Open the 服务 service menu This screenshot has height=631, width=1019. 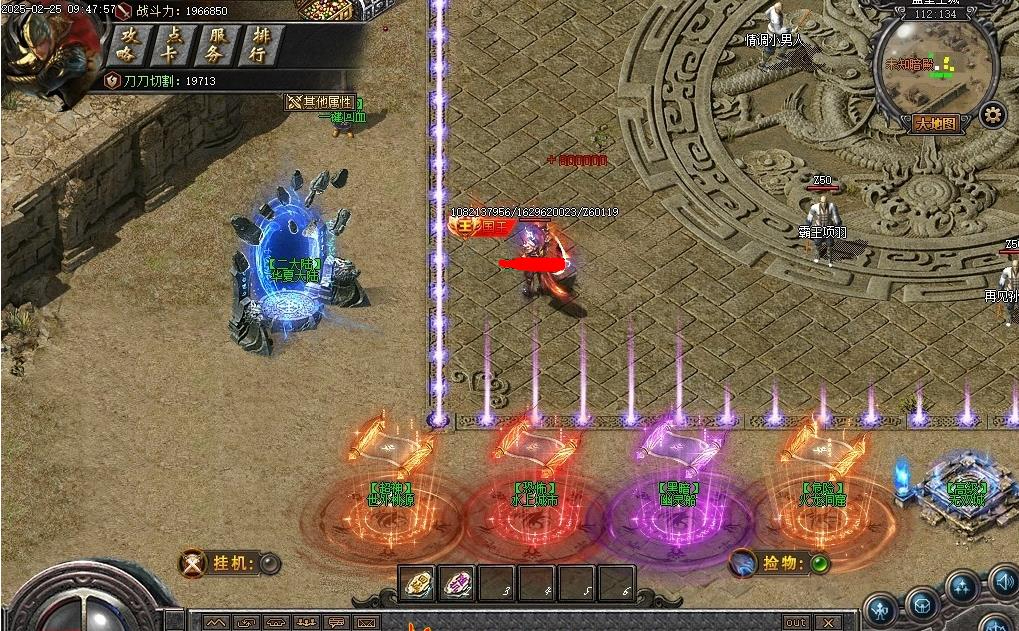pos(214,45)
